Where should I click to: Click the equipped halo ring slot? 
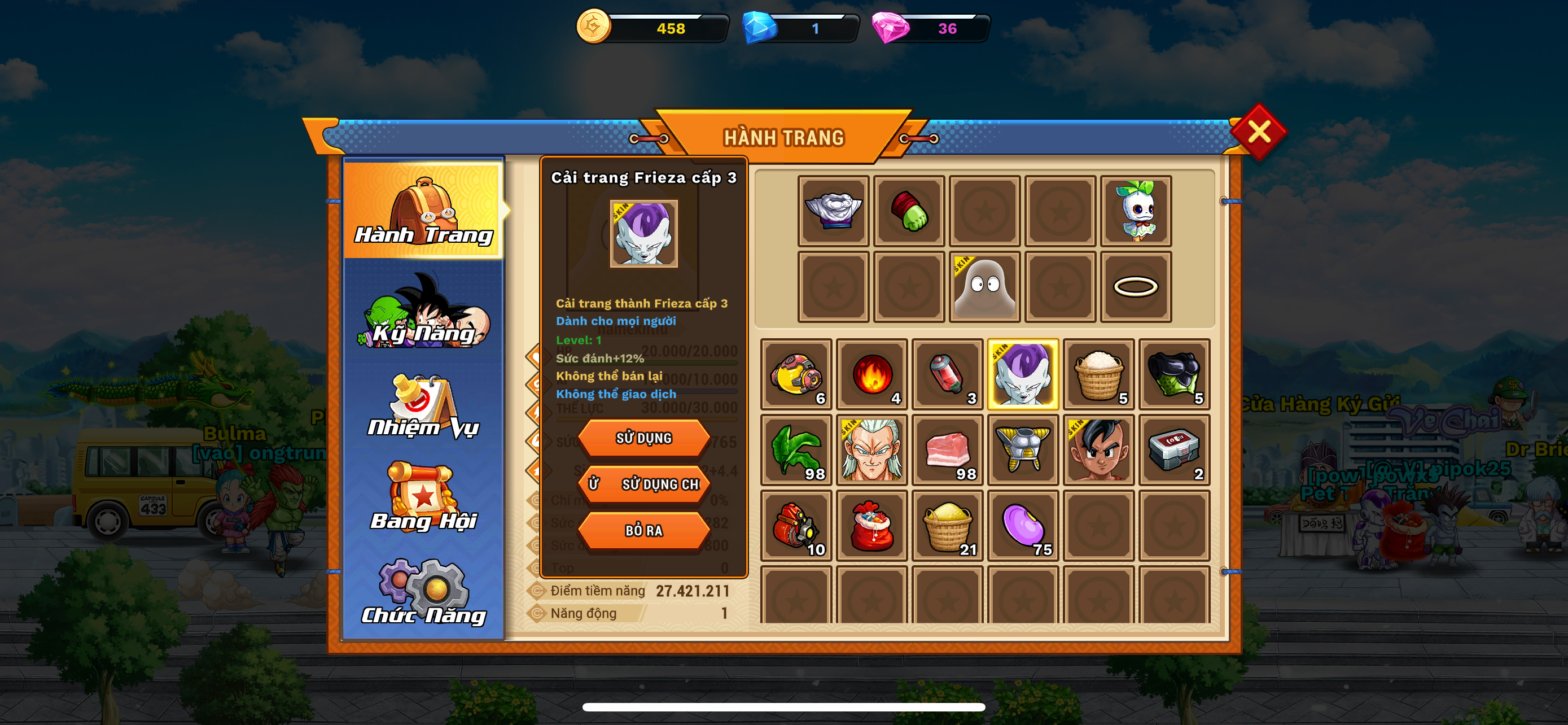(x=1135, y=287)
